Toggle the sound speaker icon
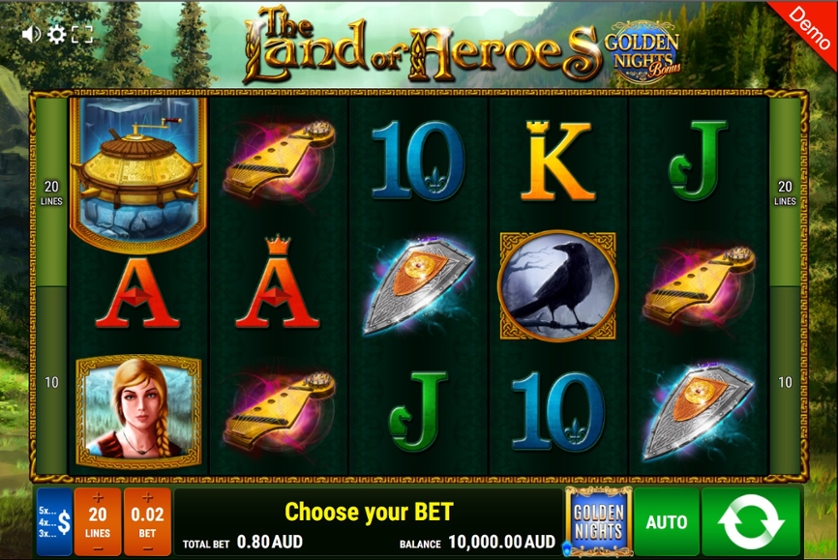 point(31,34)
